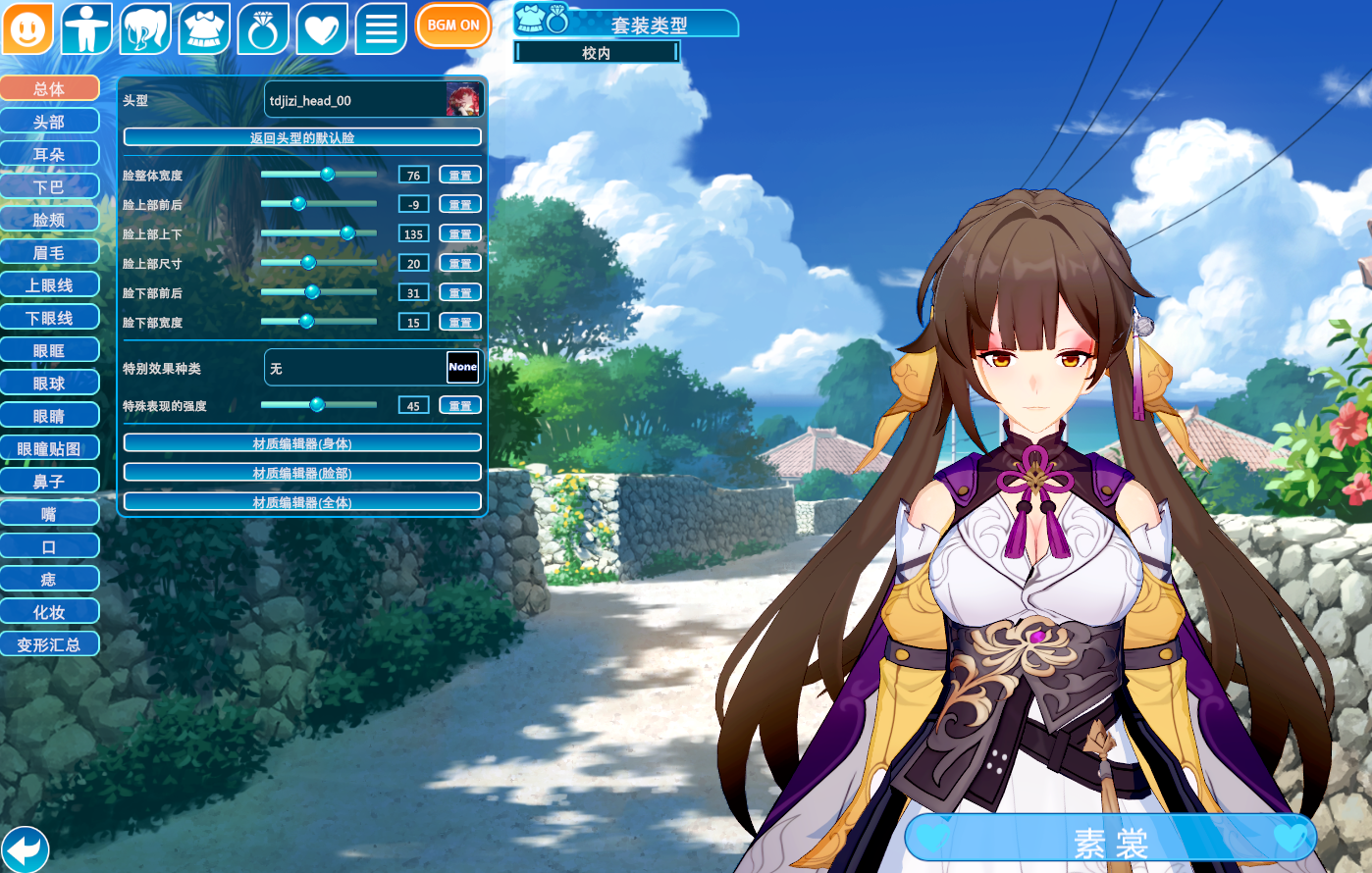Click 返回头型的默认脸 button

pyautogui.click(x=302, y=137)
